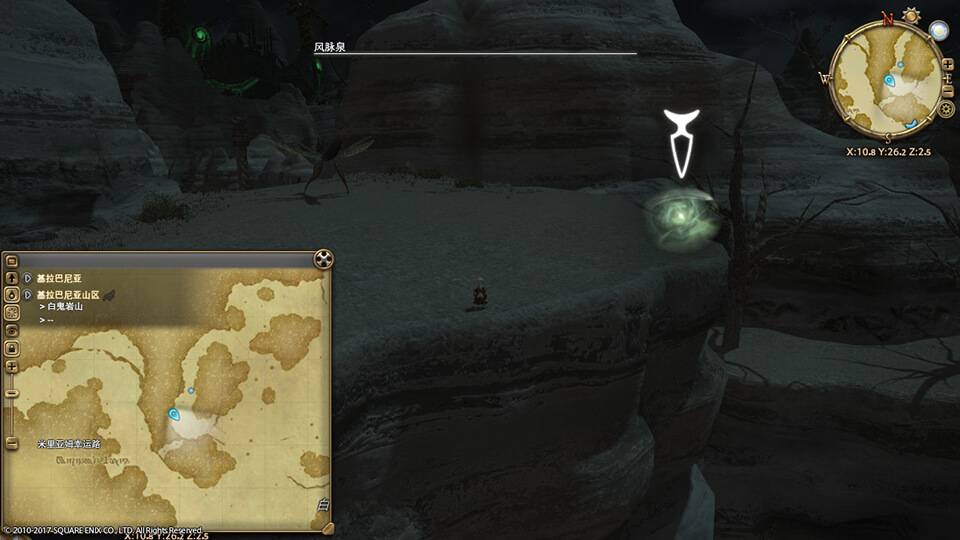Expand the 基拉巴尼亚 region dropdown
This screenshot has height=540, width=960.
(27, 279)
